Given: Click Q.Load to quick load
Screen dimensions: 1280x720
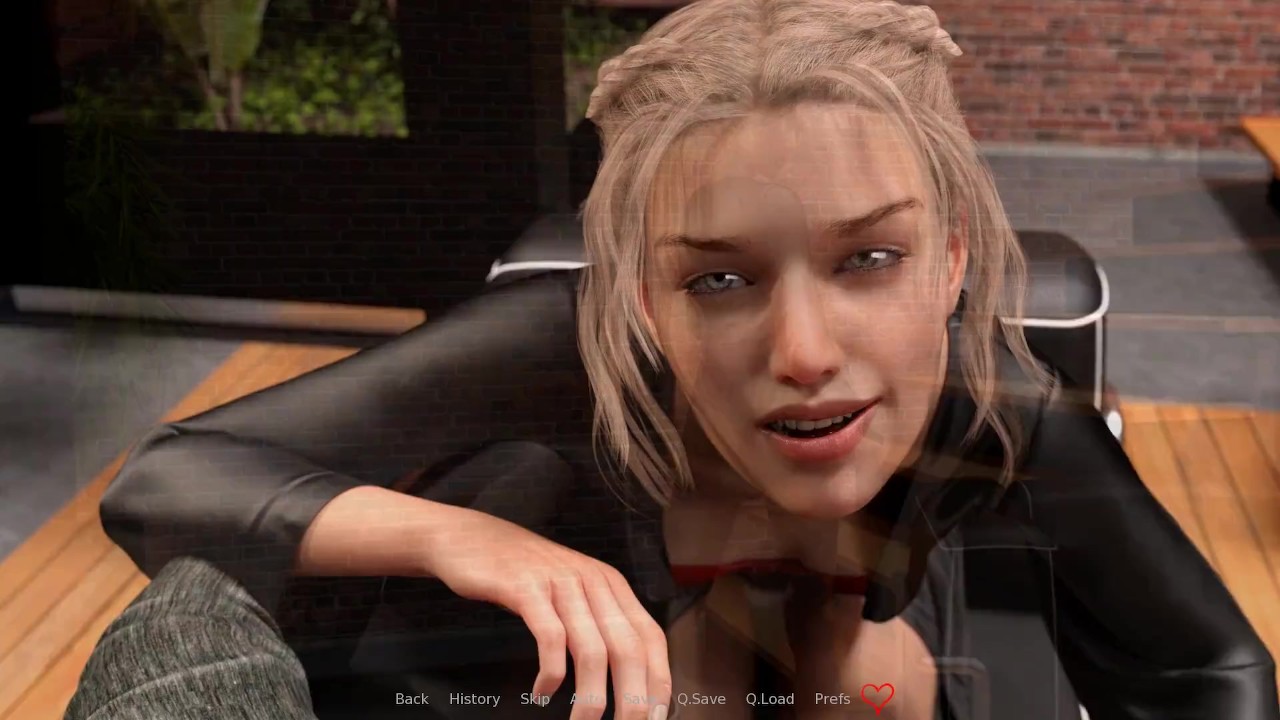Looking at the screenshot, I should 770,699.
